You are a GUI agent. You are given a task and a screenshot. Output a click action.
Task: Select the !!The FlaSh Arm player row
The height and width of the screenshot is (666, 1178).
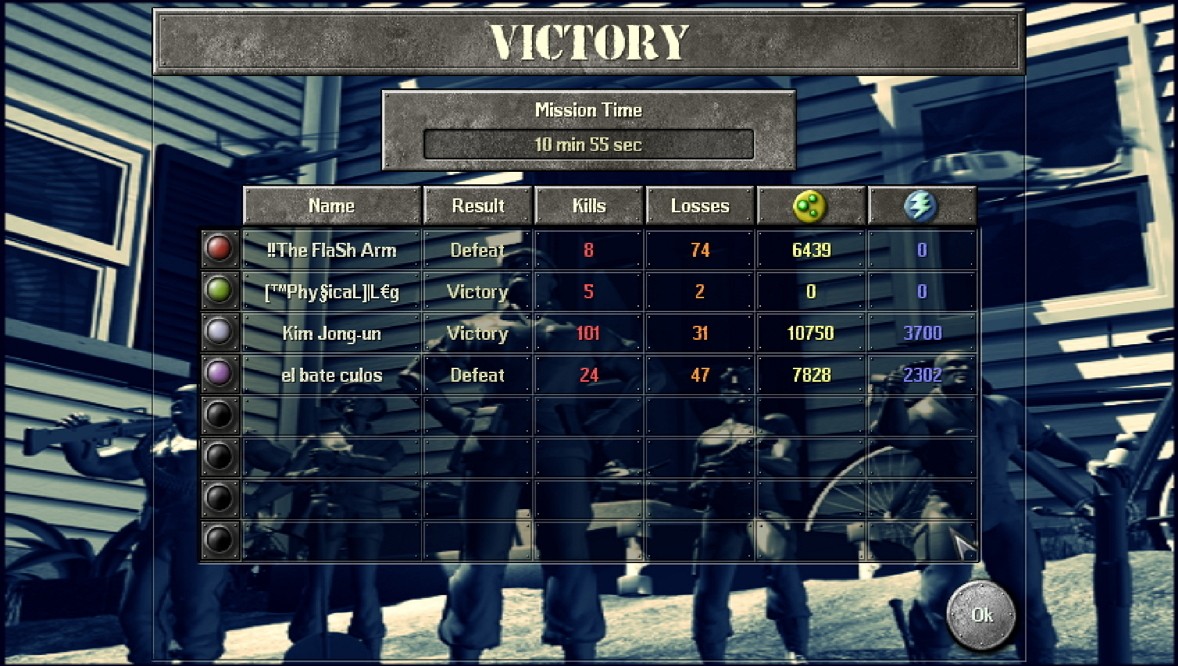tap(331, 250)
